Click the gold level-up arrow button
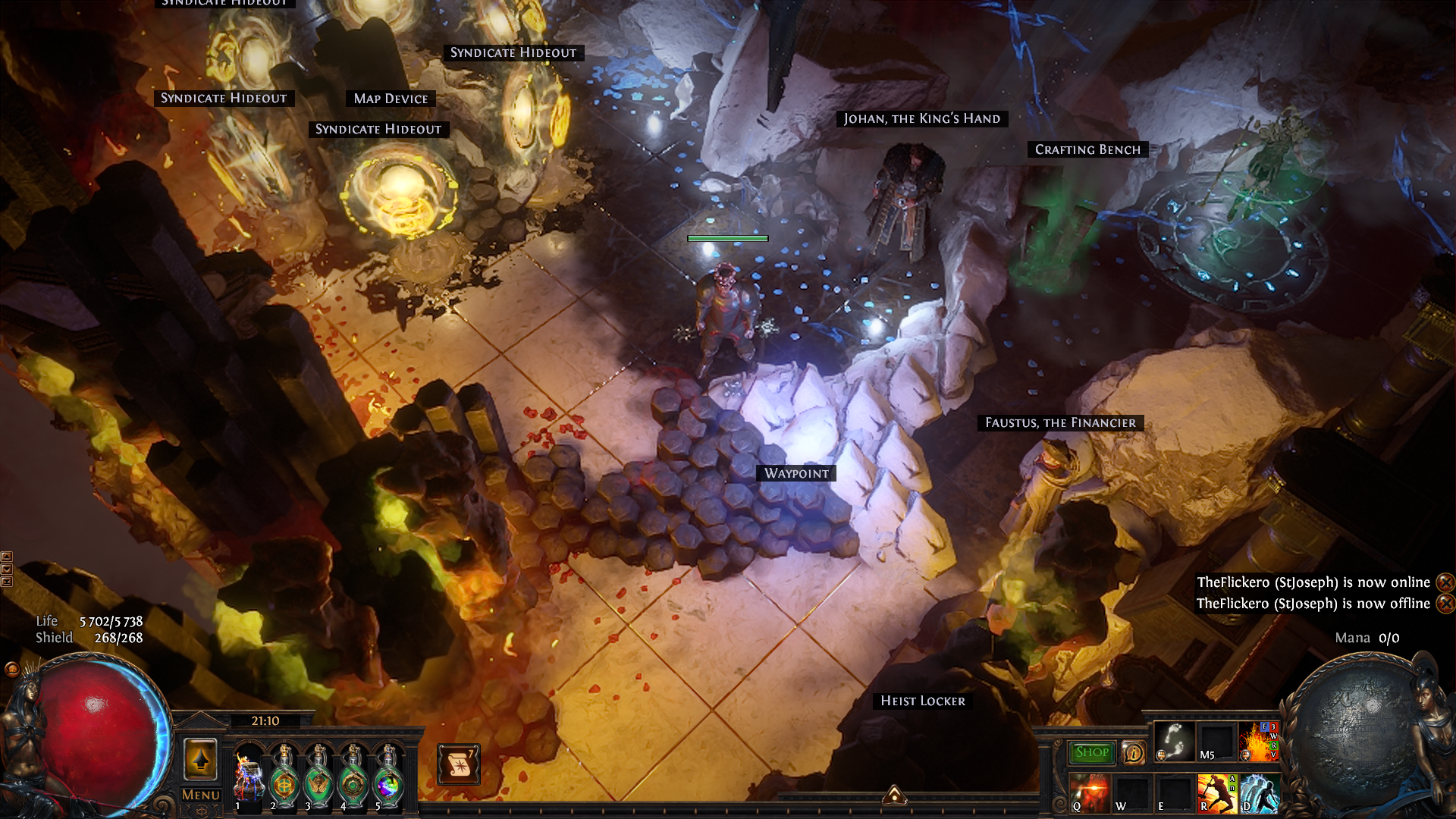 200,758
